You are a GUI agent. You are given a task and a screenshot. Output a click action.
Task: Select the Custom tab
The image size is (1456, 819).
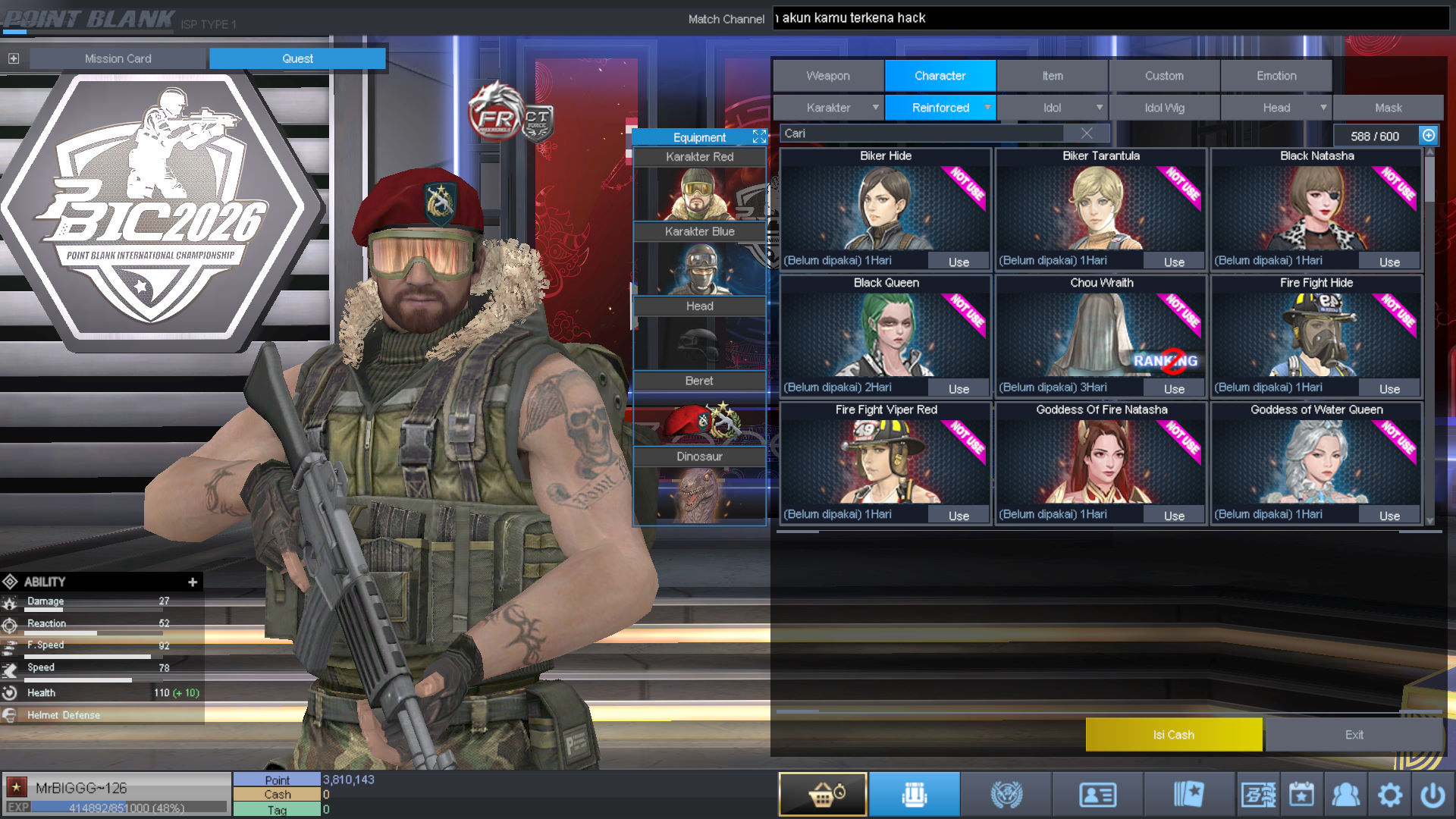click(1164, 76)
